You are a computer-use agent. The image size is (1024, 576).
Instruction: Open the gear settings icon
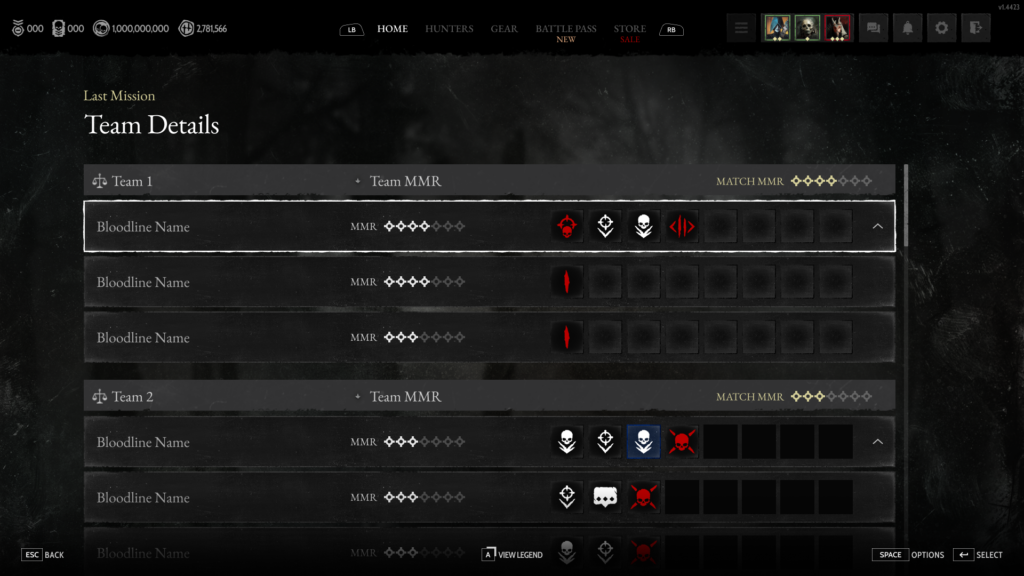(941, 28)
